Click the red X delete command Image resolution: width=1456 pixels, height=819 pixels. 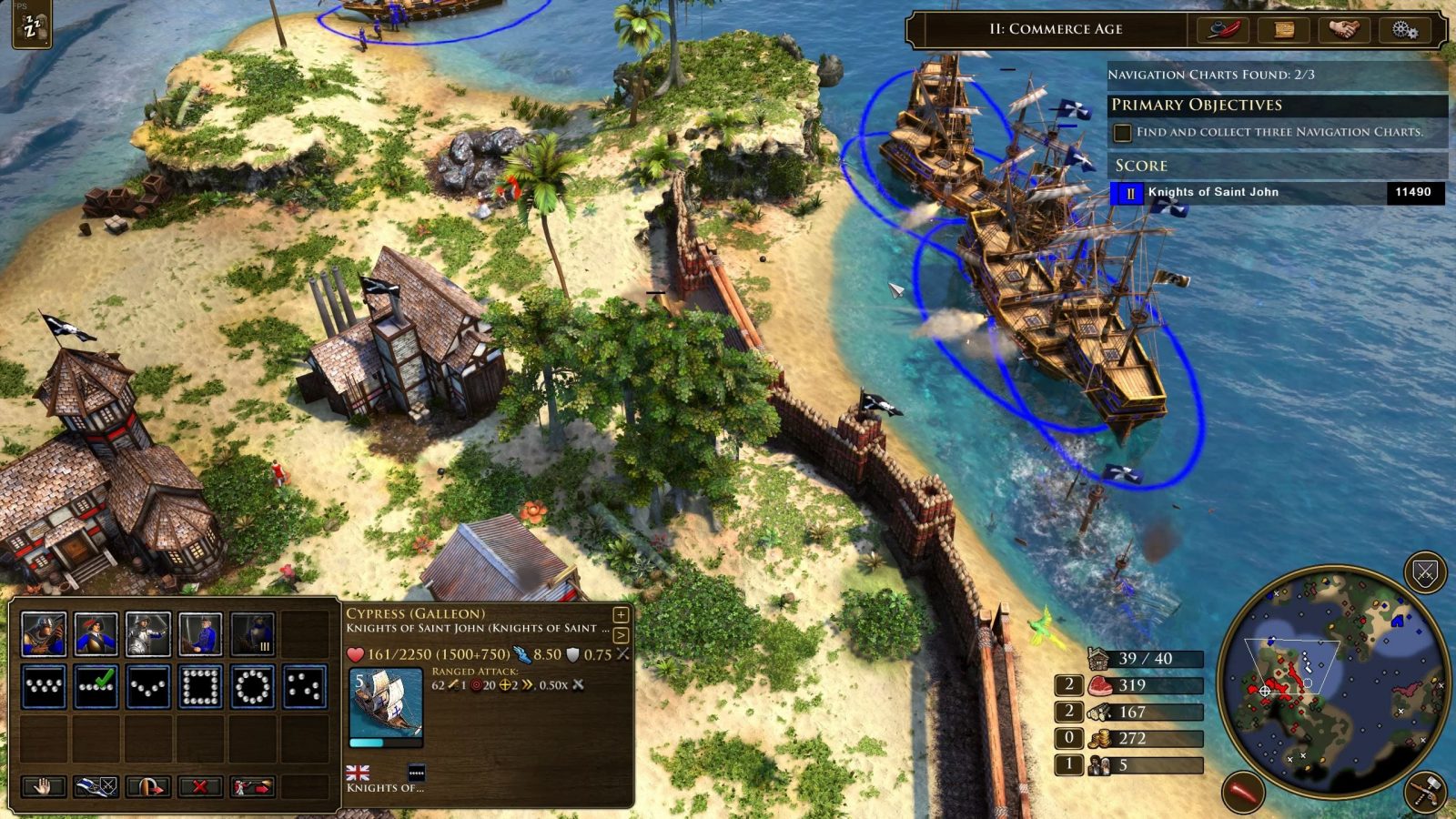click(x=200, y=785)
